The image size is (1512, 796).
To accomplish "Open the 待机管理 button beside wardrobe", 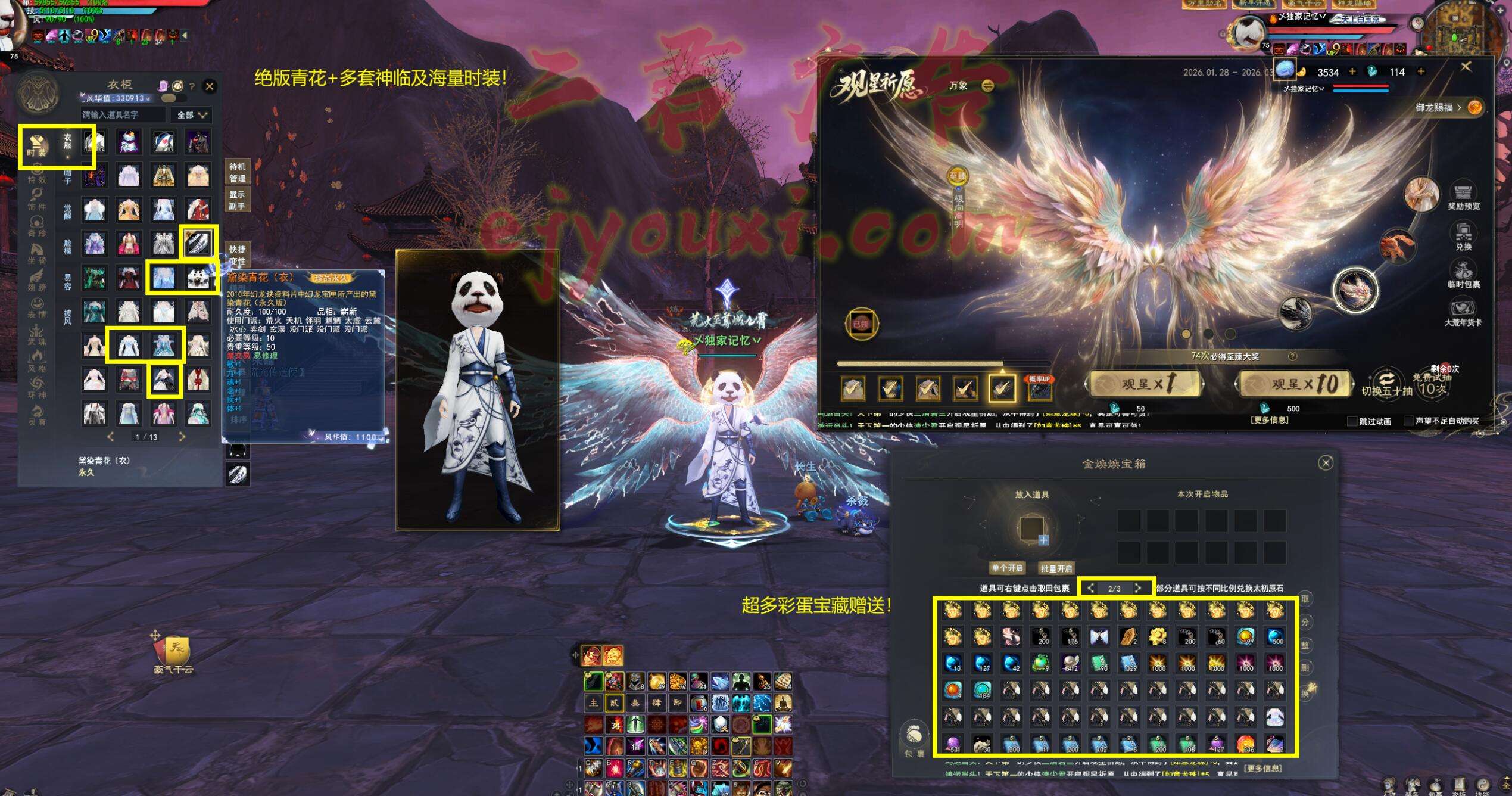I will 237,172.
